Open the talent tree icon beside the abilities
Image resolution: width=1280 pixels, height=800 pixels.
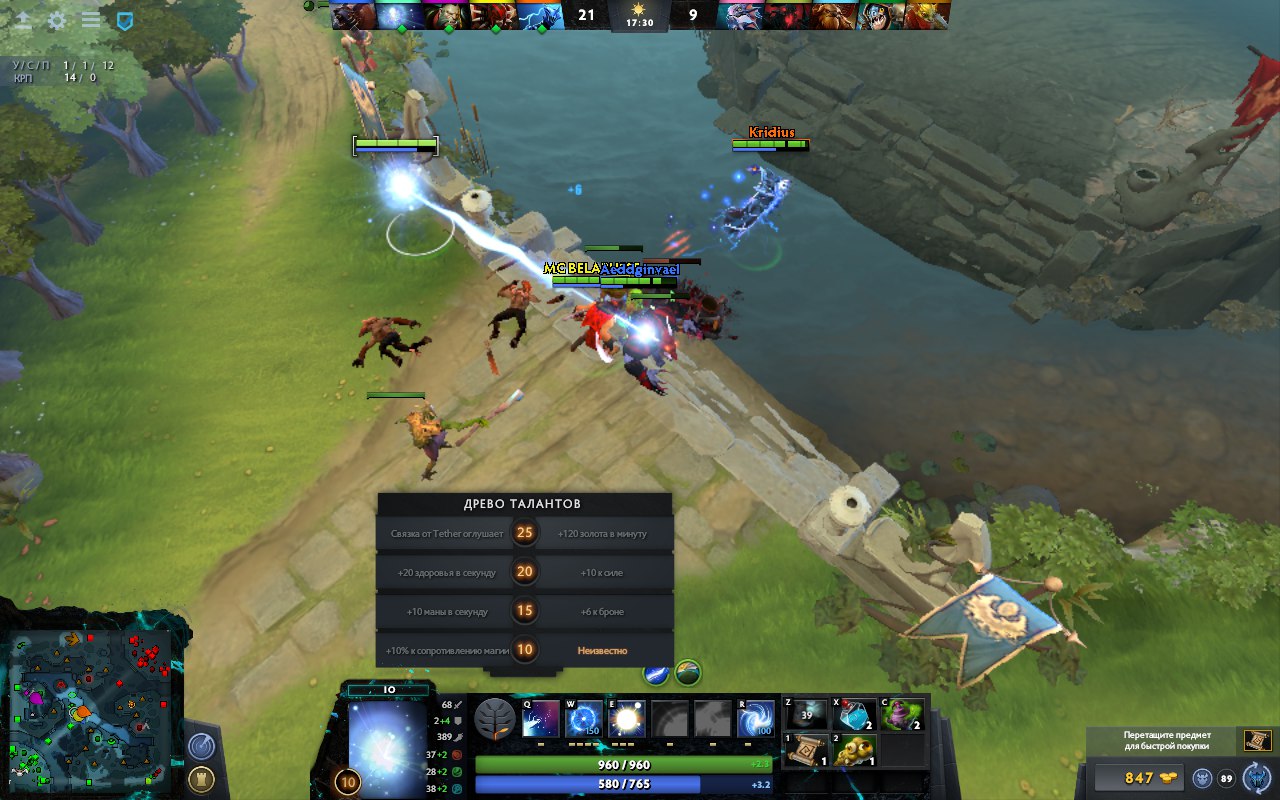click(494, 718)
